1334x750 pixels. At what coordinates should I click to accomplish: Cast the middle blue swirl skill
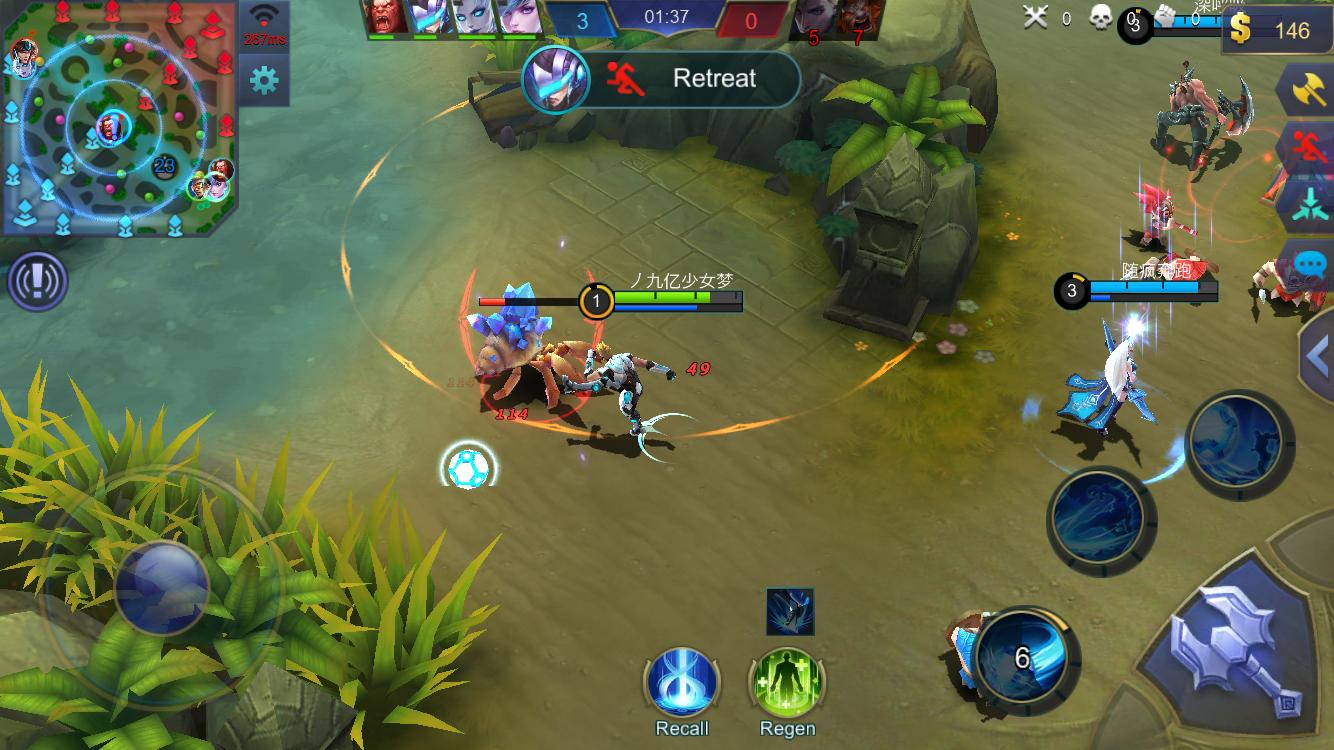(1100, 518)
